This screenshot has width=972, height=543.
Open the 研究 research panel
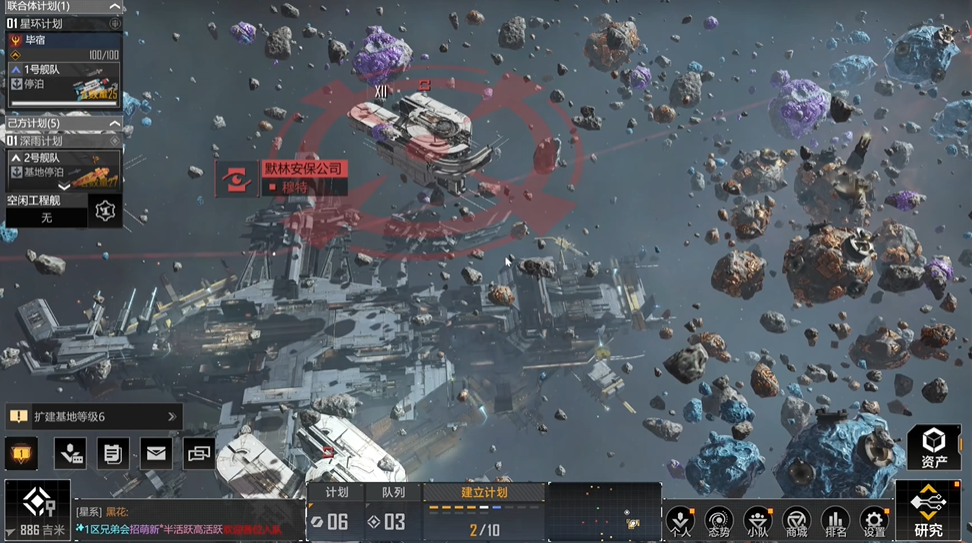(928, 511)
